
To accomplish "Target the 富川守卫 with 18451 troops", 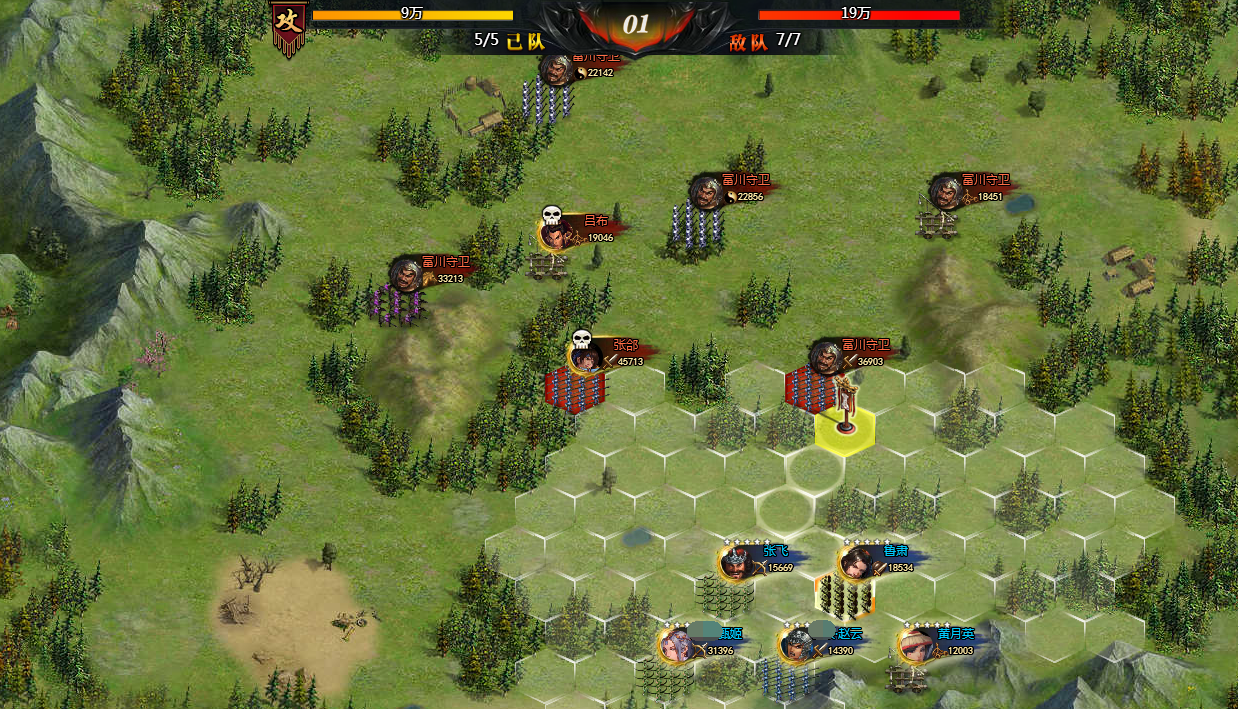I will point(937,223).
